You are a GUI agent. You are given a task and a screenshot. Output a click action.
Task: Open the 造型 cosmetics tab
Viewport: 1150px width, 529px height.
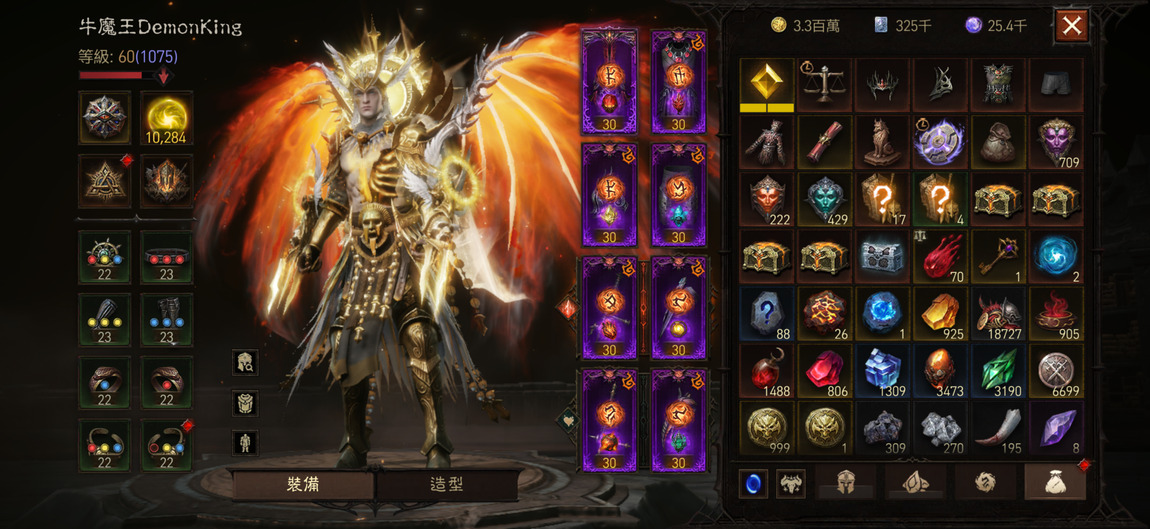pos(446,484)
